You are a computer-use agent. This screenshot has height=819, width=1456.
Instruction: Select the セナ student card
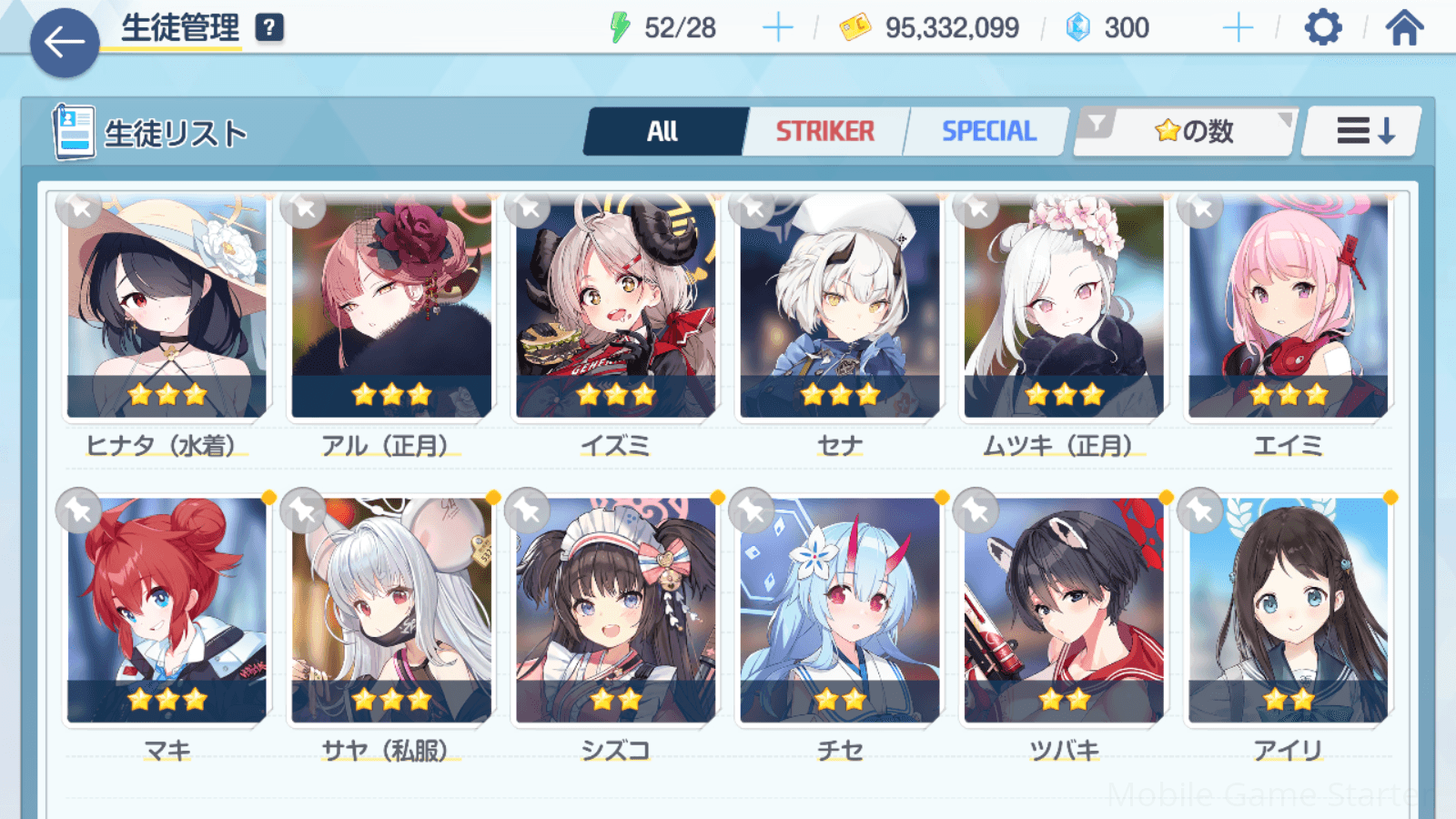coord(839,309)
